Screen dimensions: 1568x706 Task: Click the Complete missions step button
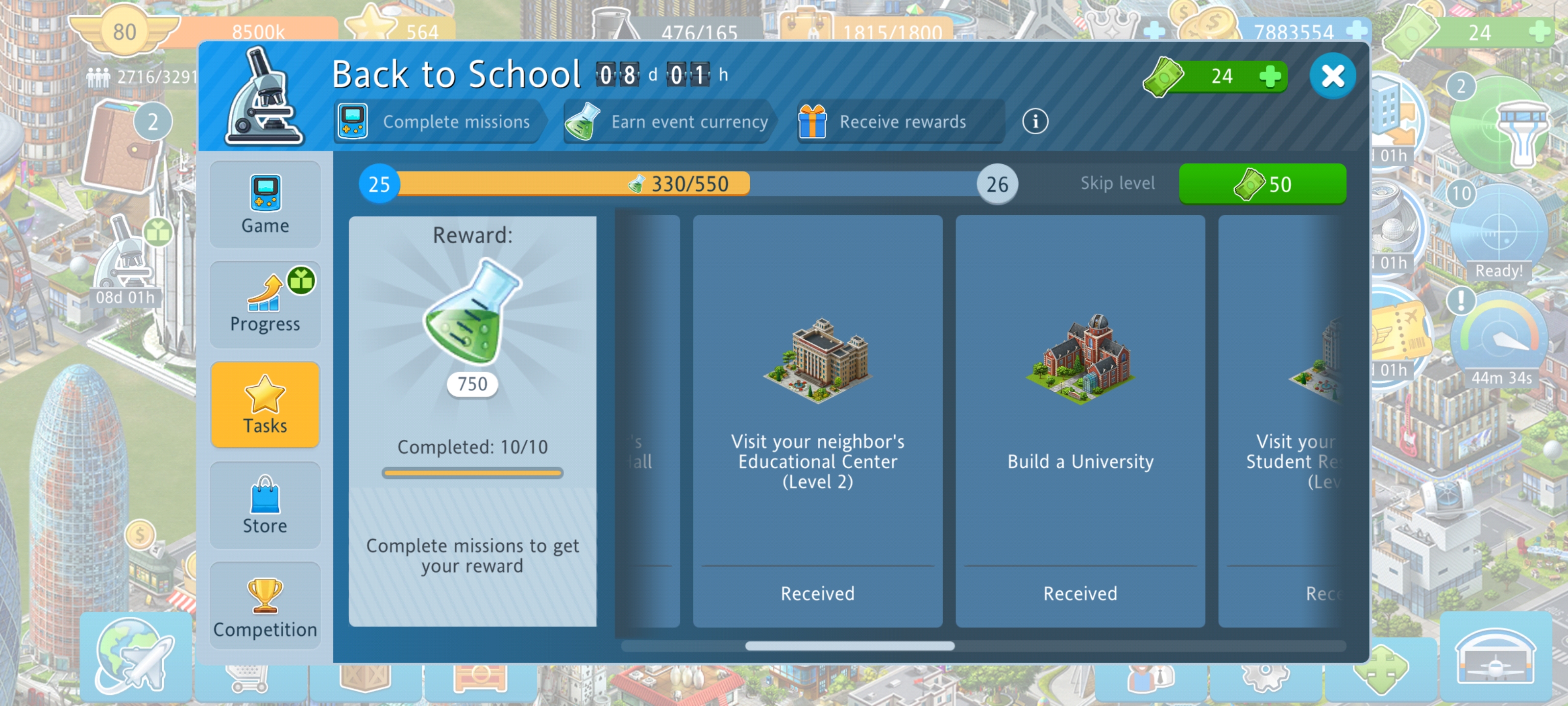pyautogui.click(x=437, y=121)
